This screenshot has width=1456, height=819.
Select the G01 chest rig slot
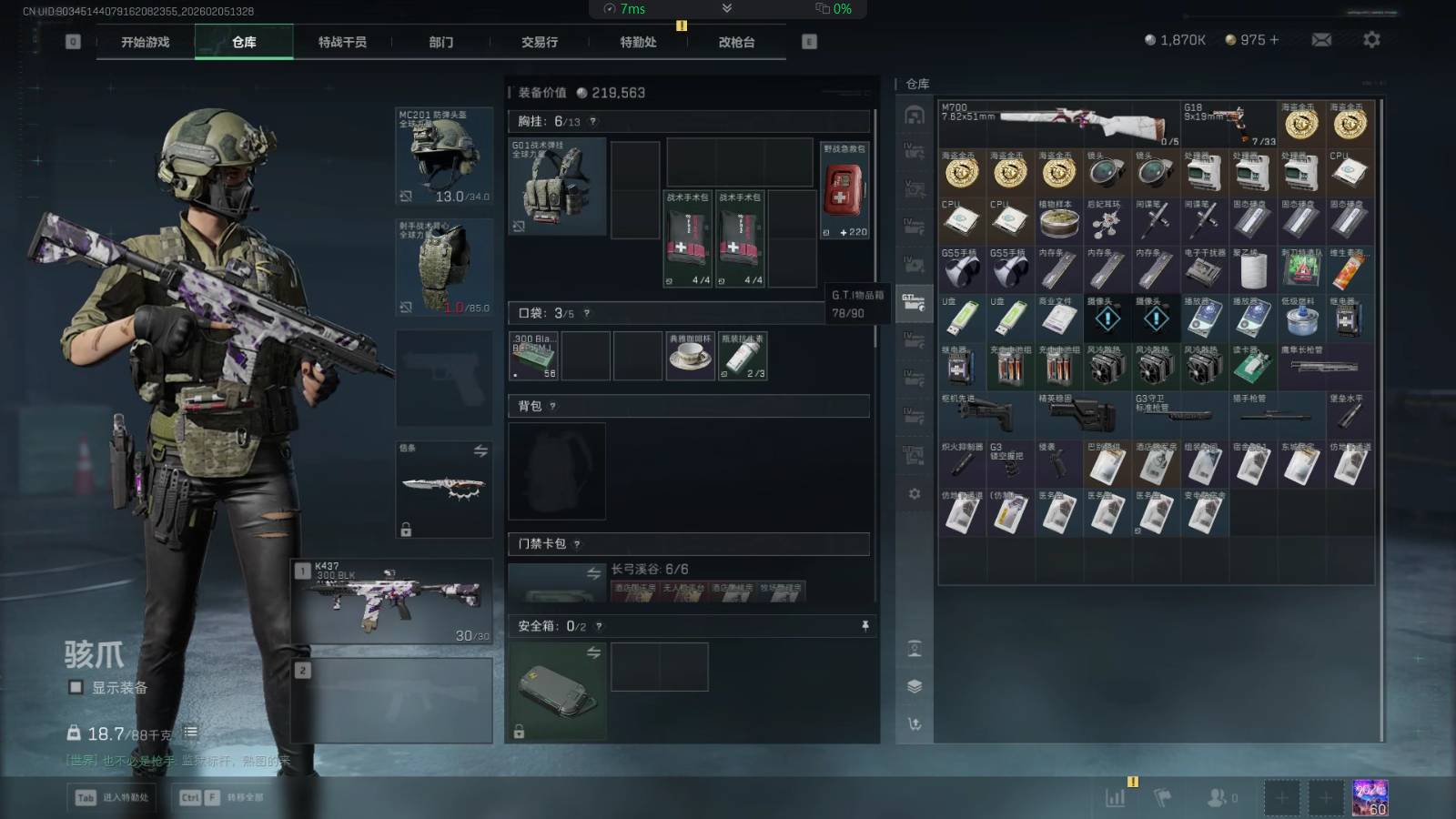pos(557,187)
